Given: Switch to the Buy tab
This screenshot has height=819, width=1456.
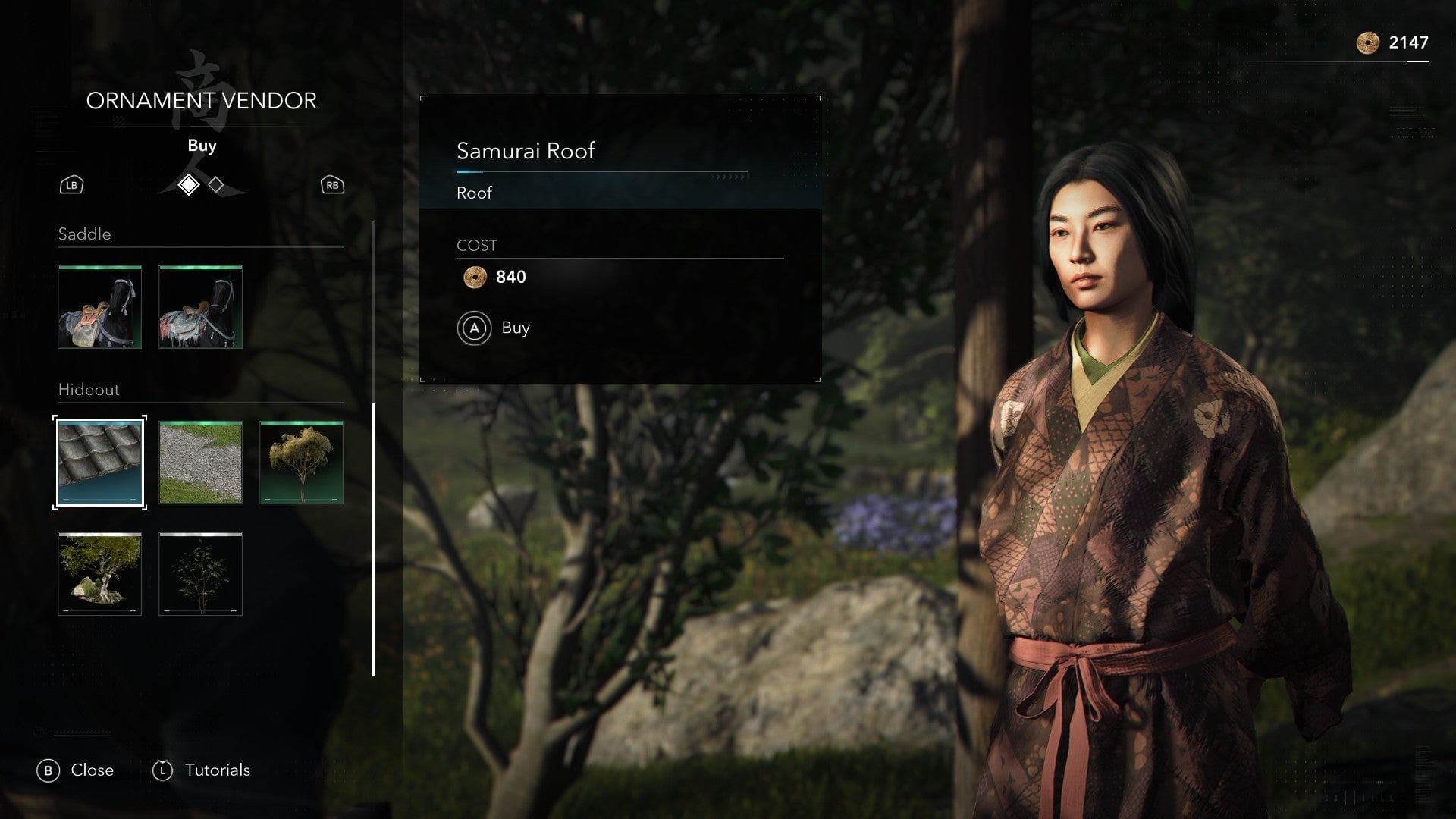Looking at the screenshot, I should (x=202, y=146).
